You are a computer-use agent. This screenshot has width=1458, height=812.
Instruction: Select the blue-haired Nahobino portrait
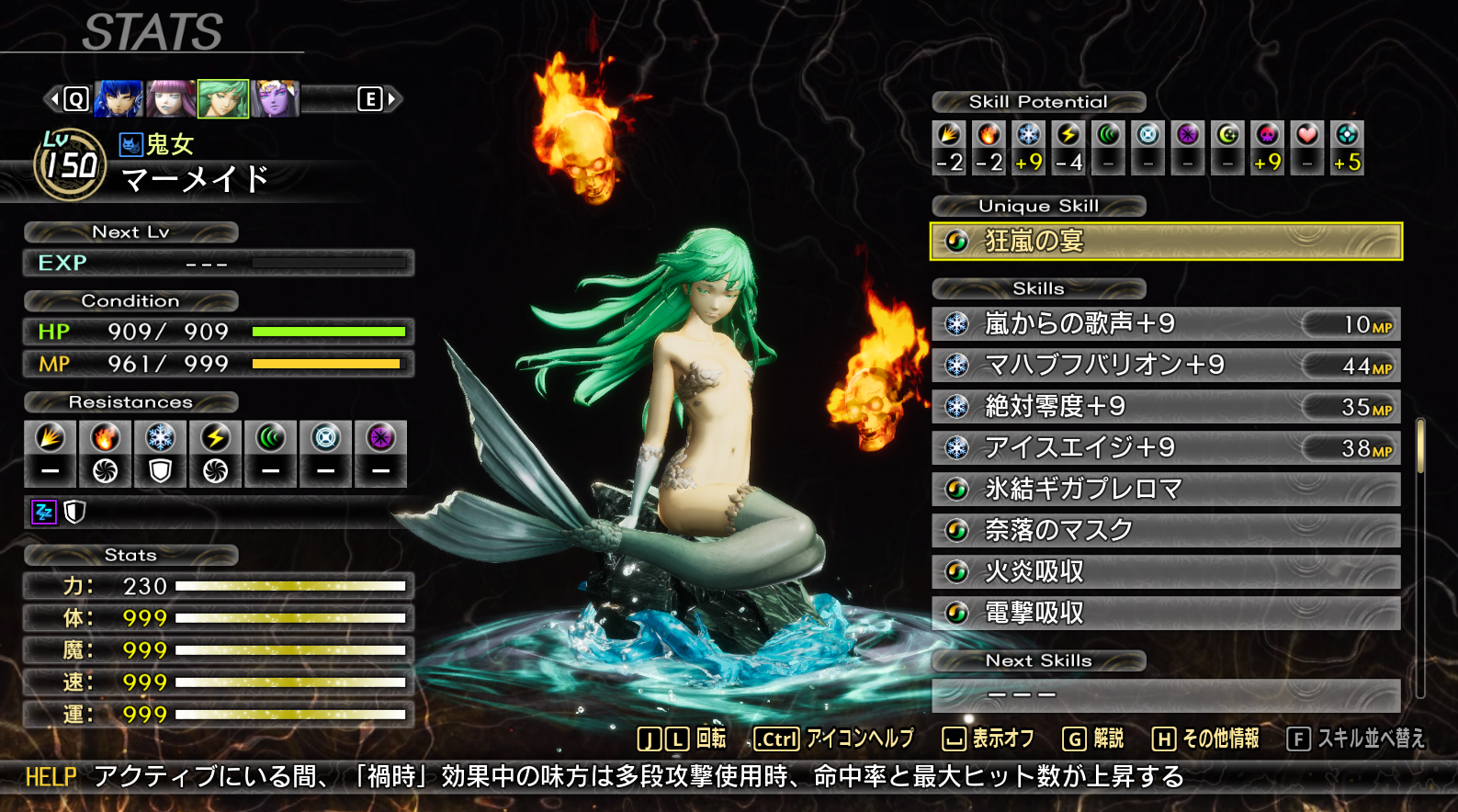[119, 99]
